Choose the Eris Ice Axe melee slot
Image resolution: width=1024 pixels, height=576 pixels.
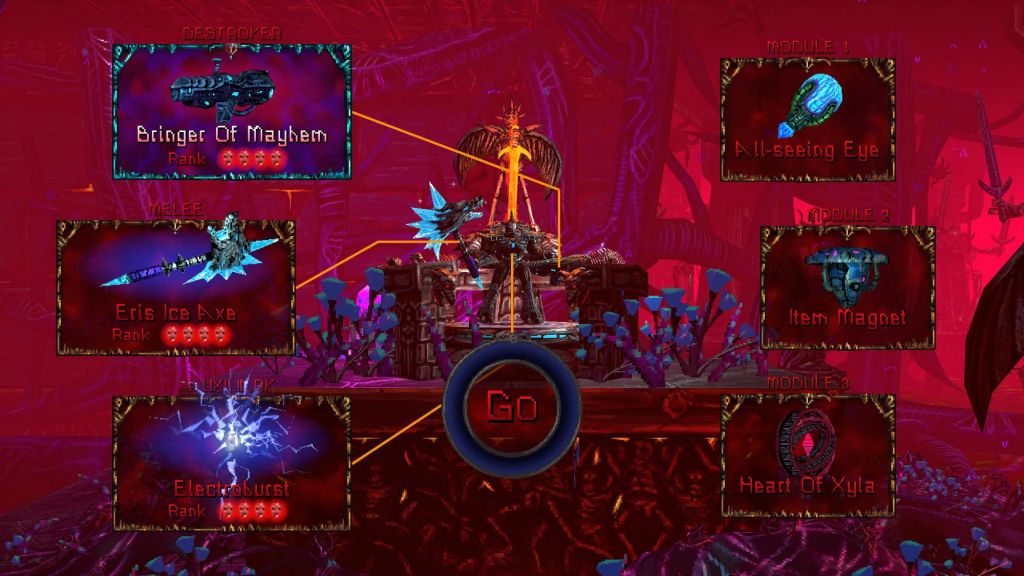[176, 287]
